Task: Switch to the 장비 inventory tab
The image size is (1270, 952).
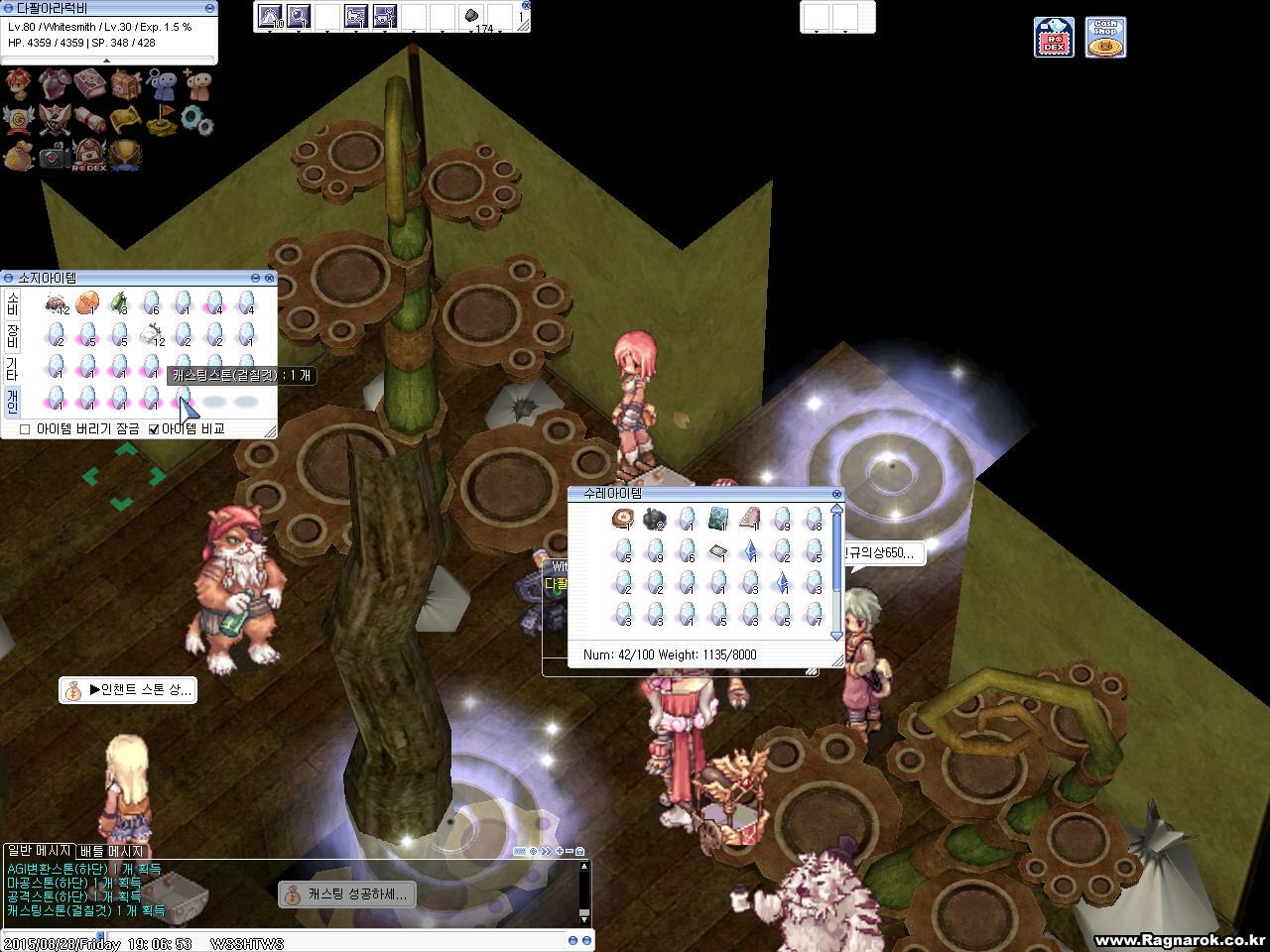Action: (x=12, y=335)
